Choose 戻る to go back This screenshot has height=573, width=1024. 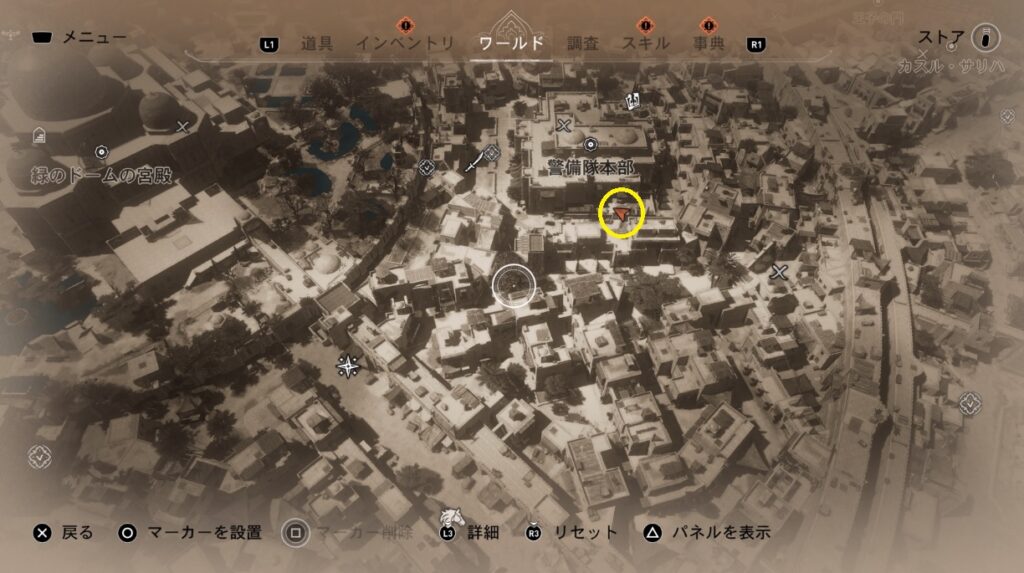(64, 532)
